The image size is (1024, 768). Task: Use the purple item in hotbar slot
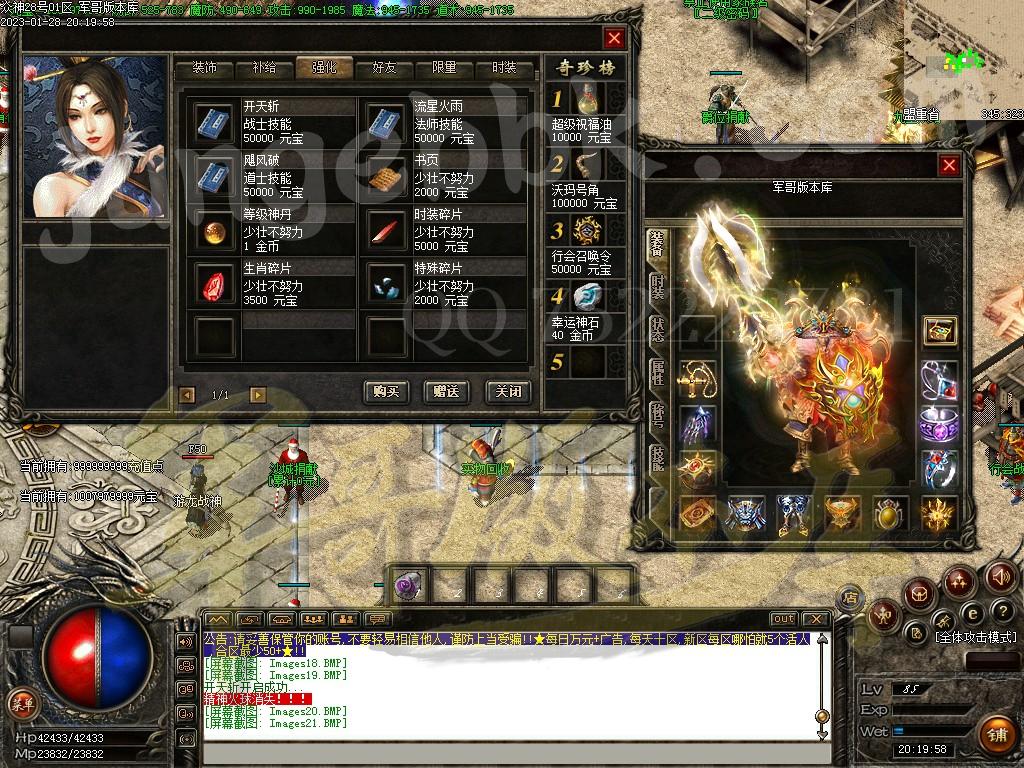[x=407, y=585]
